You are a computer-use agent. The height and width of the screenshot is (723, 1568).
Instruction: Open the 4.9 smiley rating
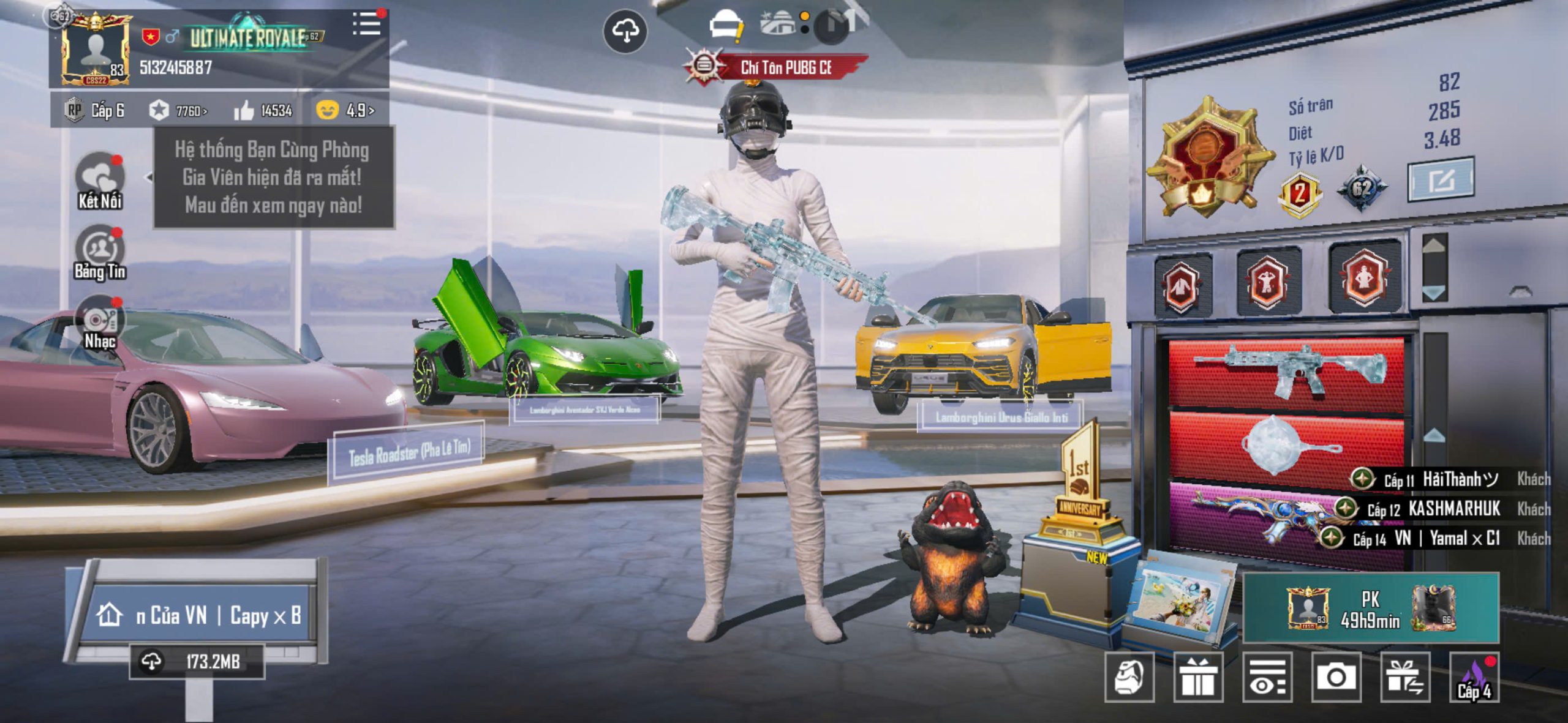click(345, 110)
